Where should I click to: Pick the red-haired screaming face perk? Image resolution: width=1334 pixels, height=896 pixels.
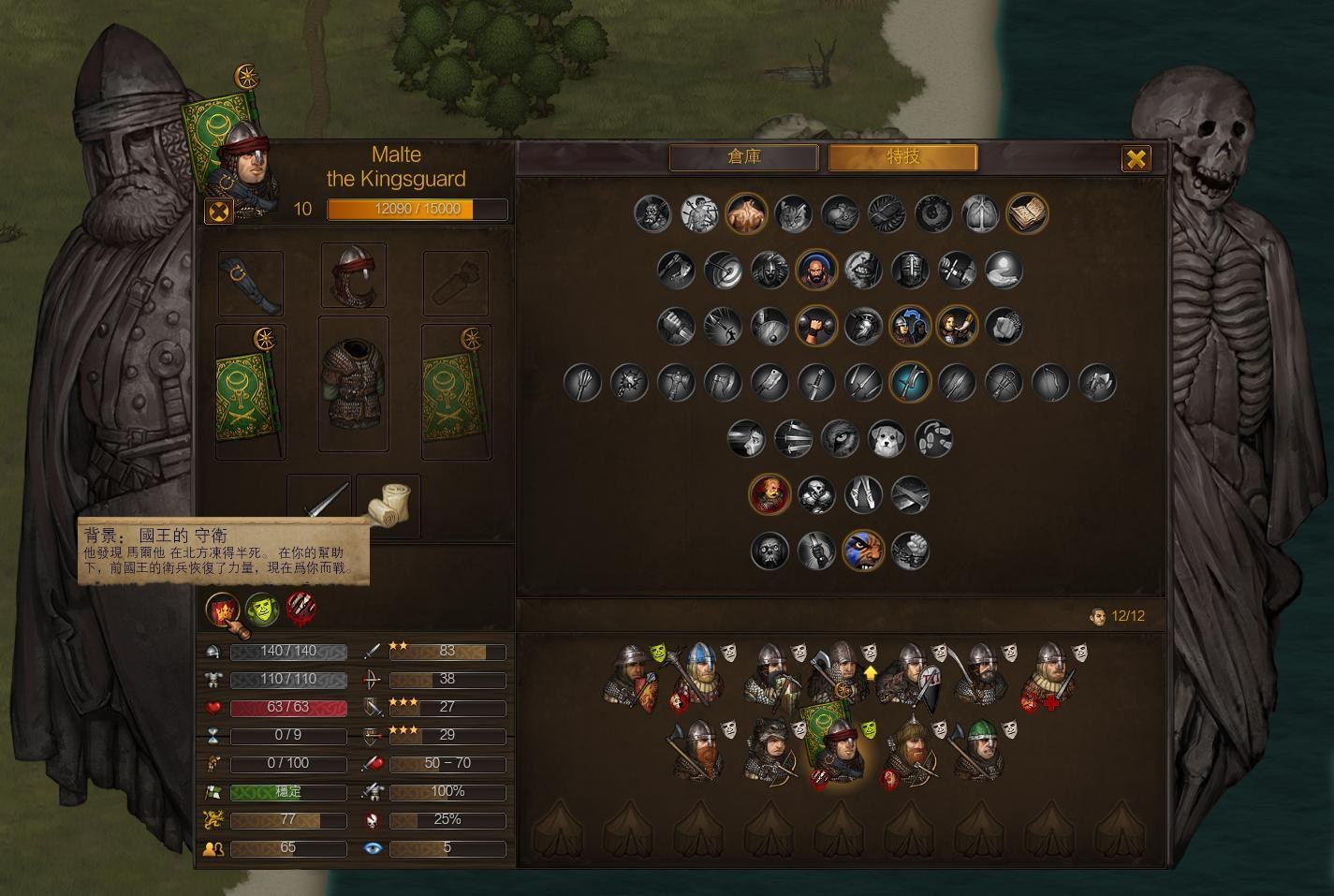[x=770, y=494]
